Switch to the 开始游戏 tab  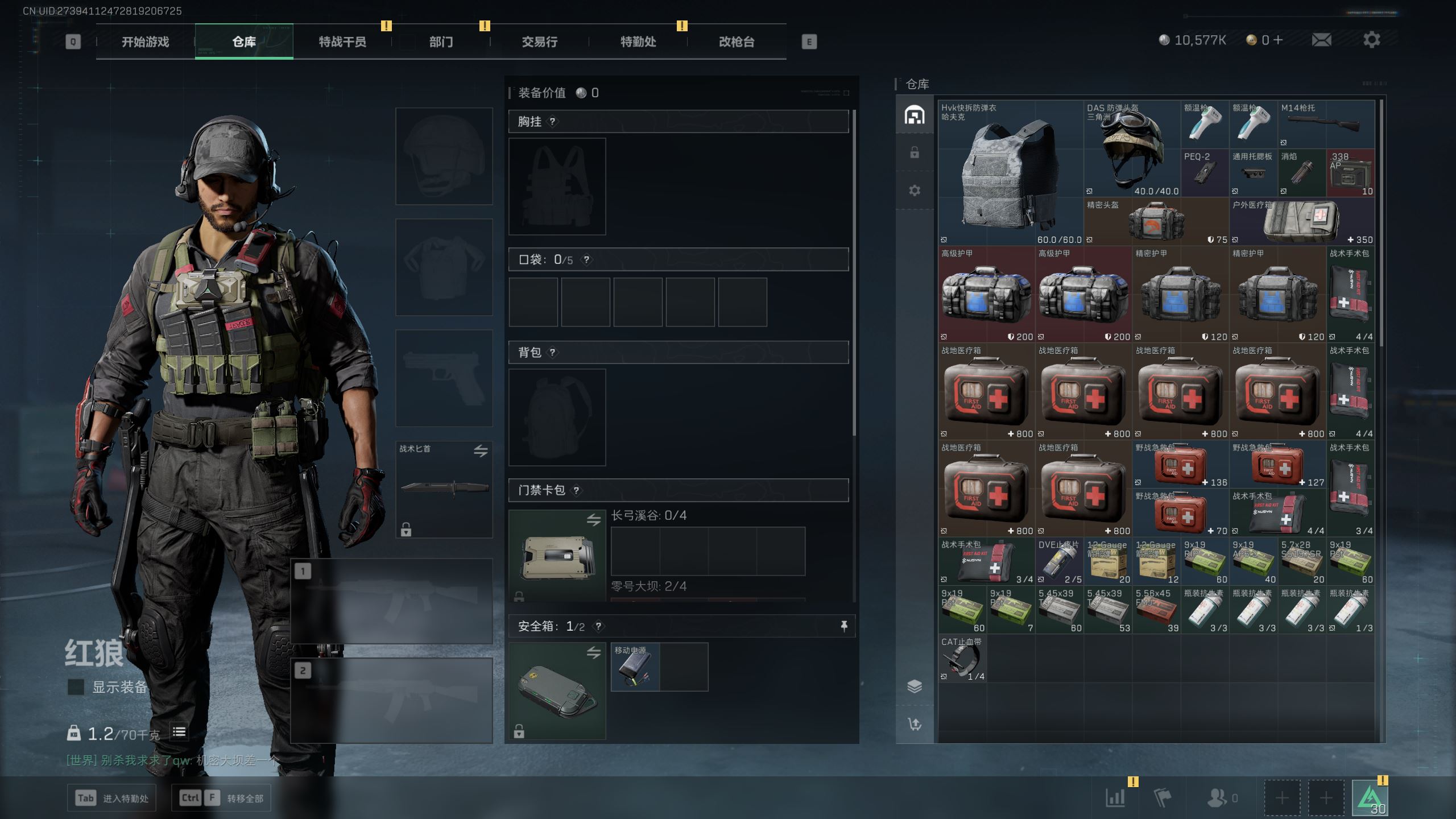pos(145,42)
